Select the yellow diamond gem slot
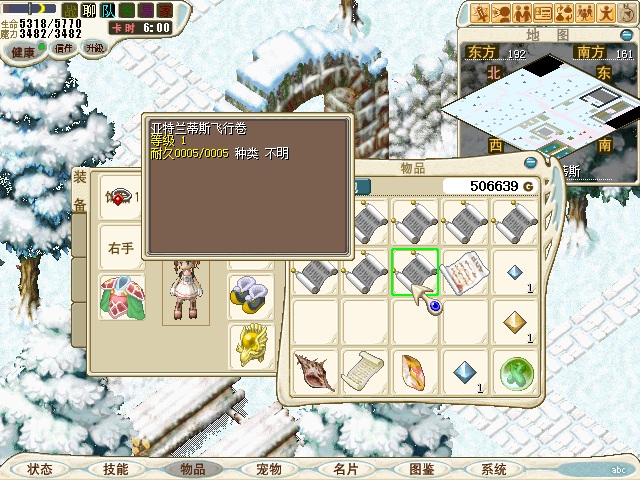 click(515, 323)
